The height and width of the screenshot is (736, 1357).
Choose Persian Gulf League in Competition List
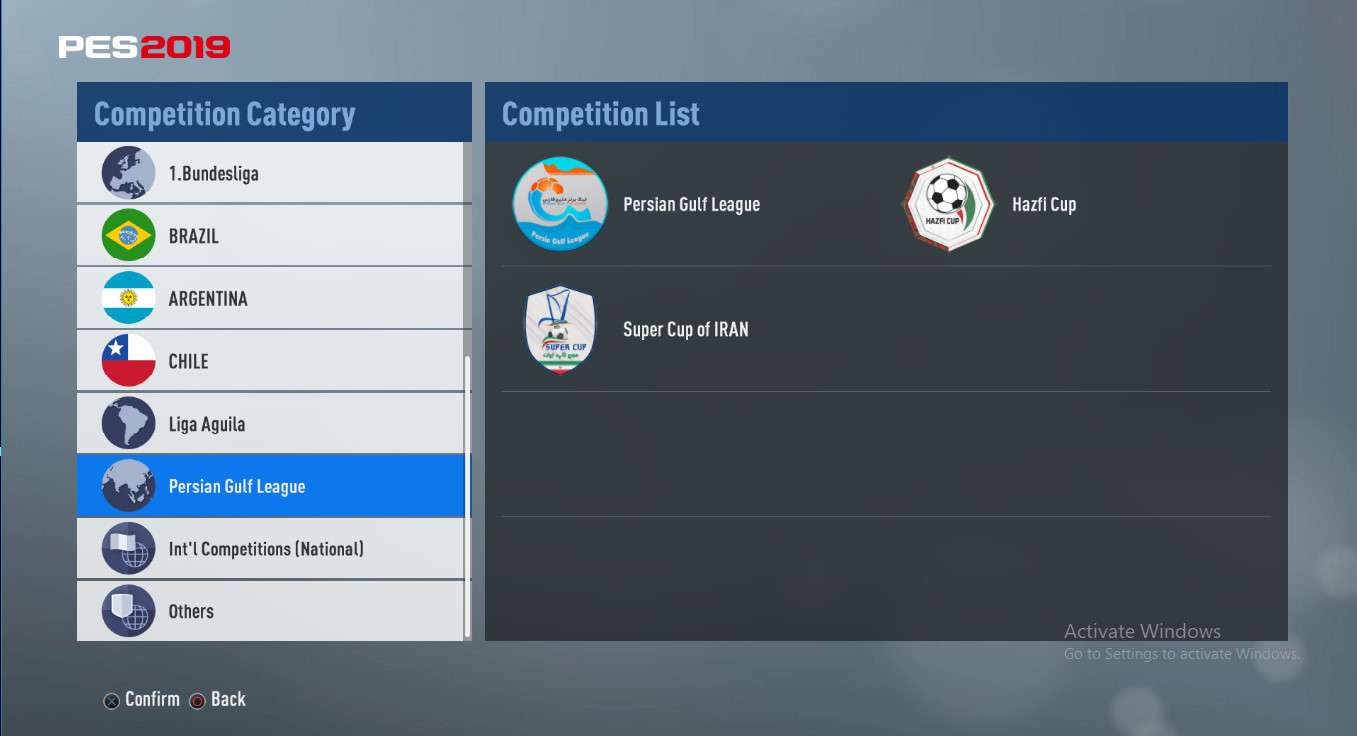[690, 204]
